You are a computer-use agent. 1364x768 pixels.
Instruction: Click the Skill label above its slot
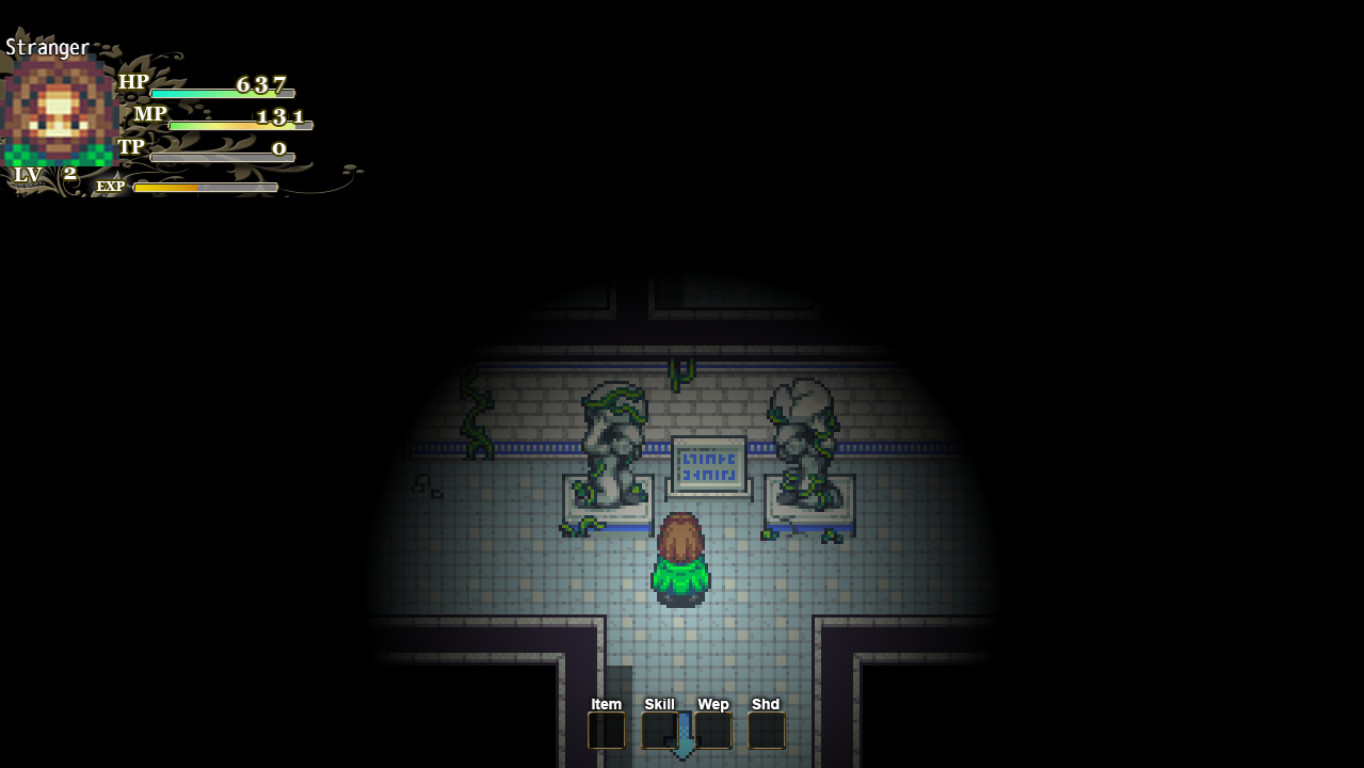click(x=659, y=704)
